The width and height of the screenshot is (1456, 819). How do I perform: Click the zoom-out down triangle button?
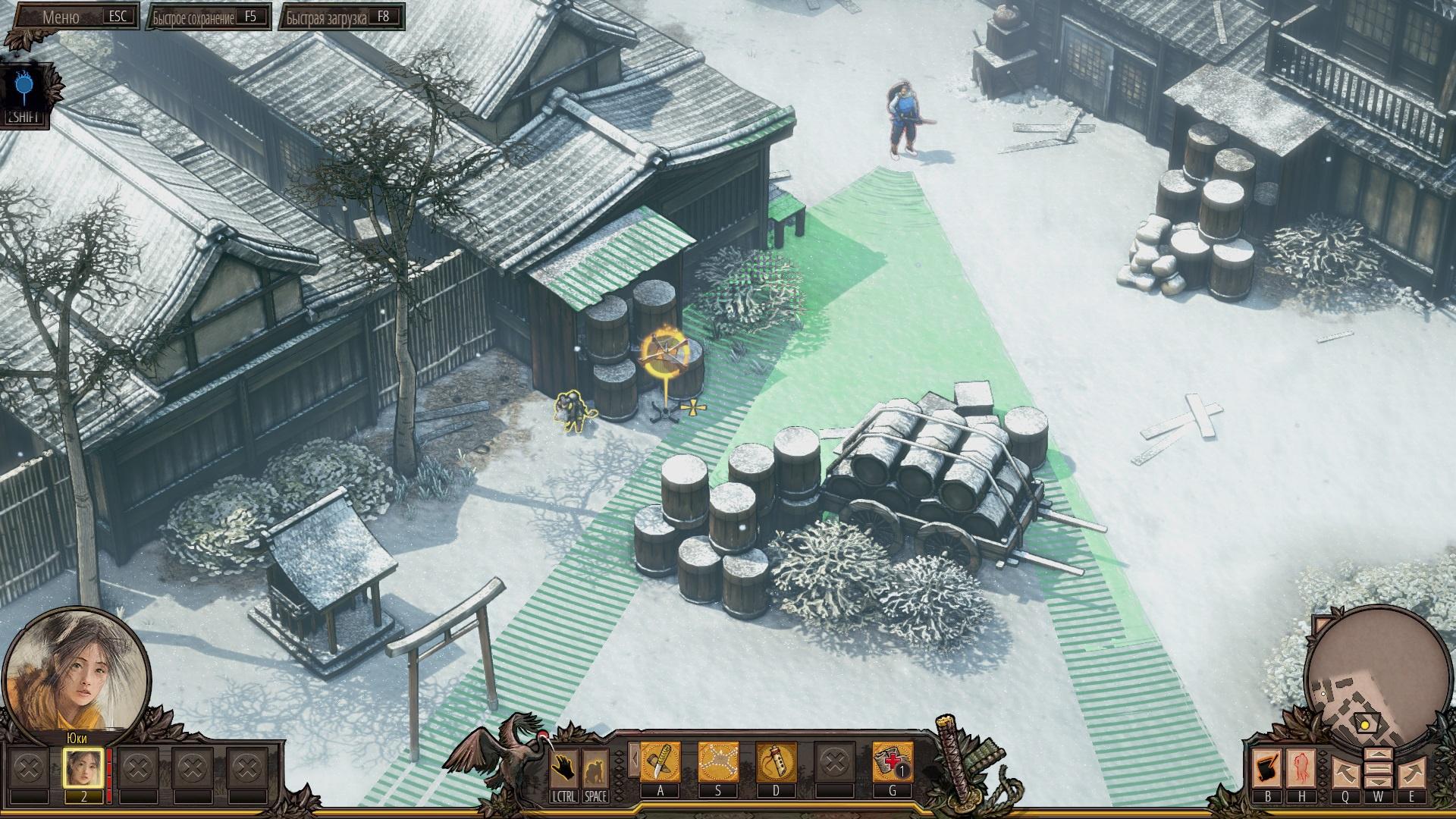click(x=1378, y=783)
